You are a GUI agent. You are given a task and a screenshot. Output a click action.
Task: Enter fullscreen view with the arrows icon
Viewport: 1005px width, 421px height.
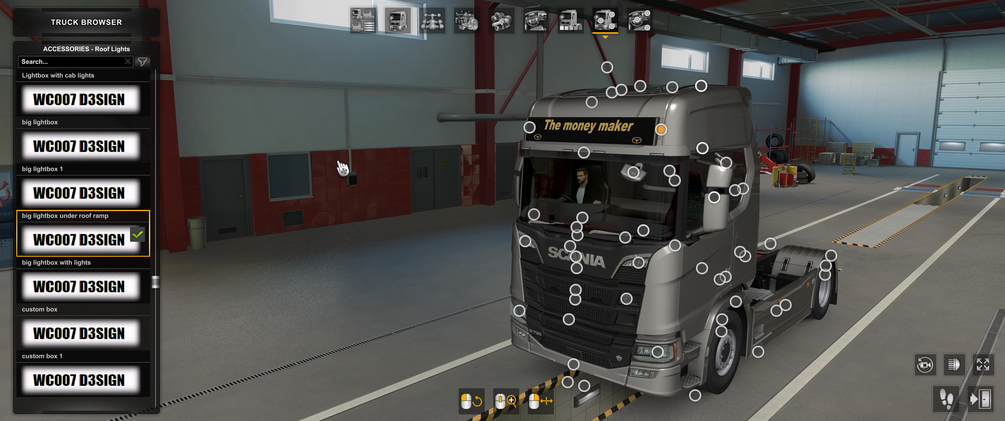pyautogui.click(x=983, y=365)
